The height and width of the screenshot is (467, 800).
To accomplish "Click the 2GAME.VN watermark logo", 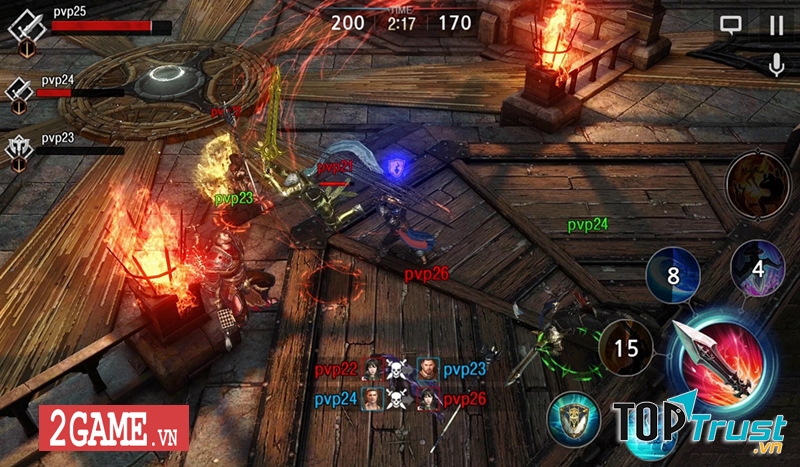I will (113, 428).
